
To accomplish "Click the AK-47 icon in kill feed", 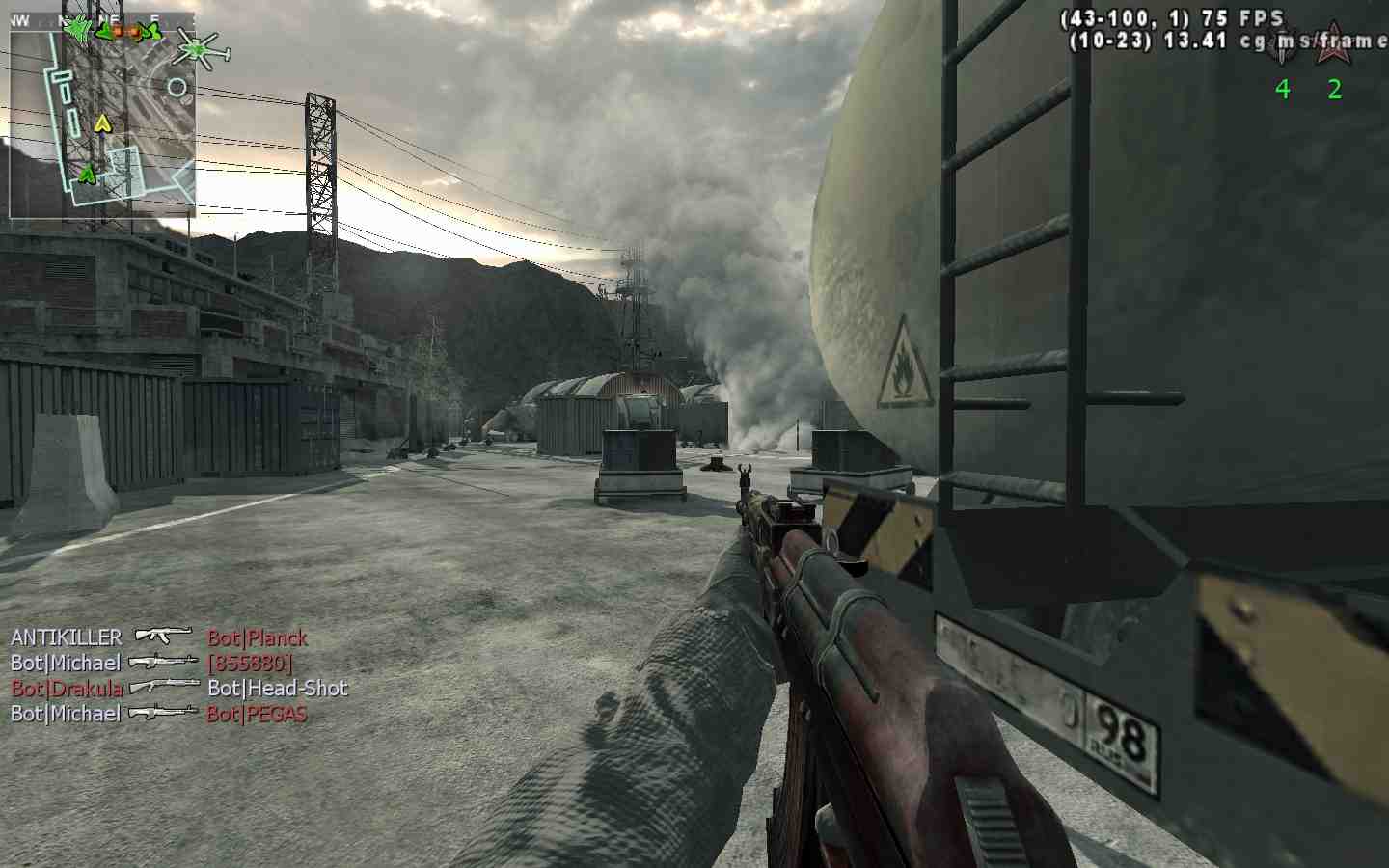I will click(x=164, y=637).
